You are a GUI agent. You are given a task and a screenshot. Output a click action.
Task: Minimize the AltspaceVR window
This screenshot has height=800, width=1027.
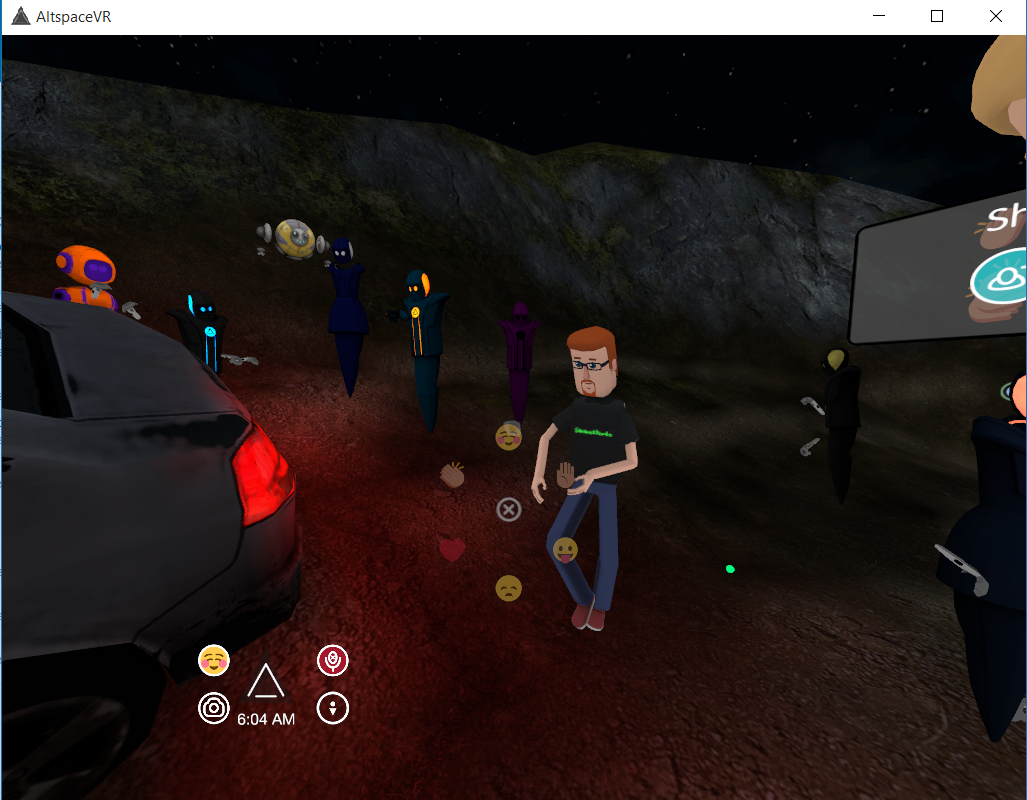[879, 16]
